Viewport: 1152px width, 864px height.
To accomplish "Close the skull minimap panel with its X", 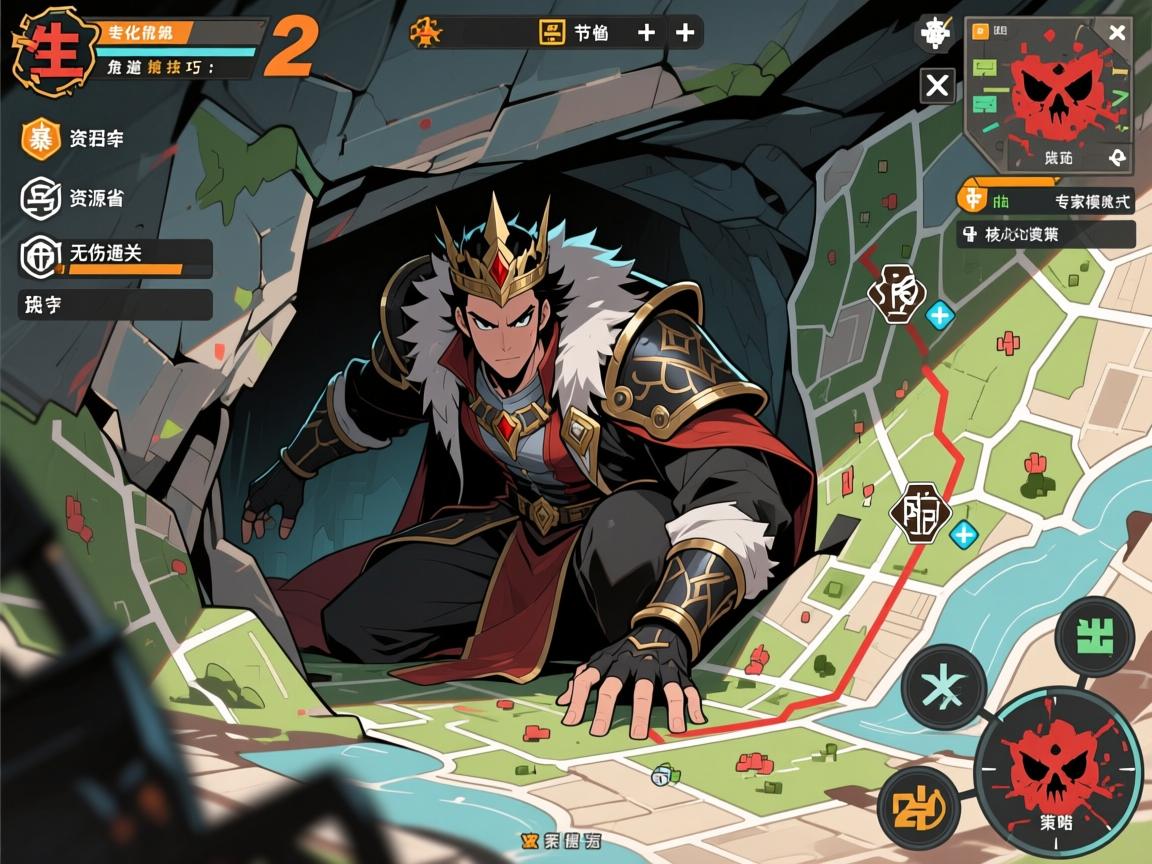I will pyautogui.click(x=1117, y=33).
